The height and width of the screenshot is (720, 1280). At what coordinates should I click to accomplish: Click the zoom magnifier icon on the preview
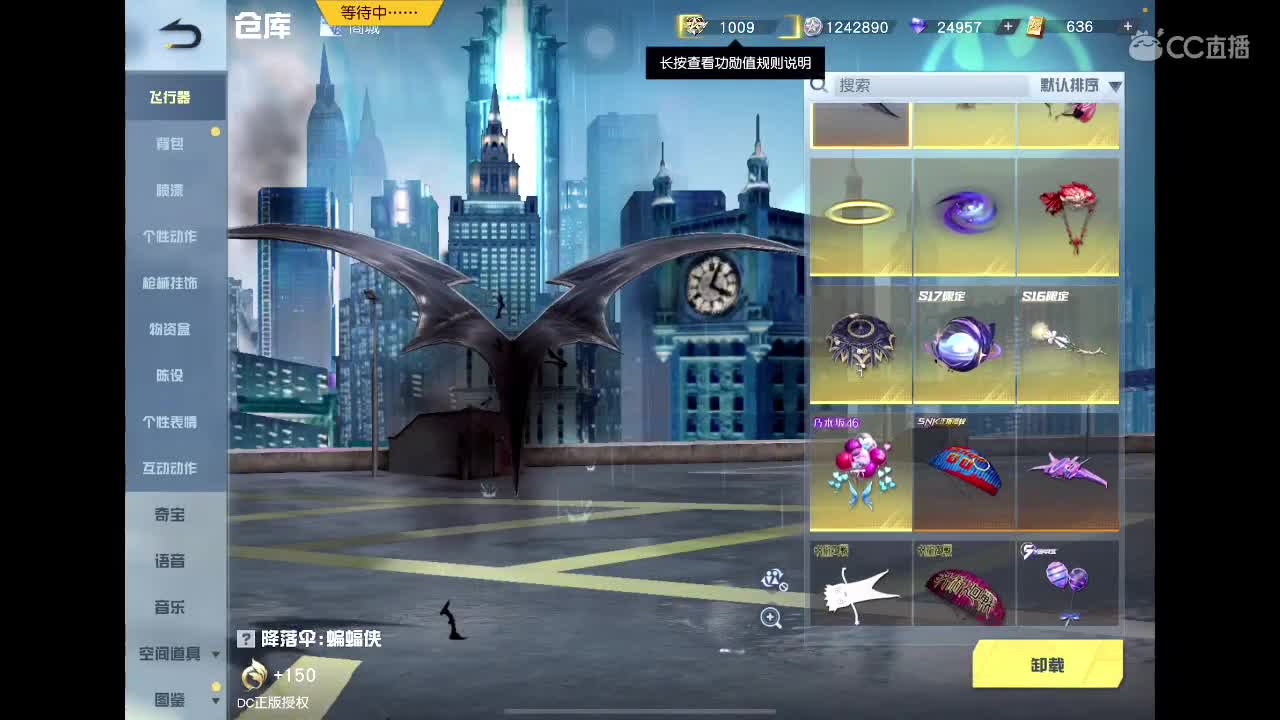point(771,619)
